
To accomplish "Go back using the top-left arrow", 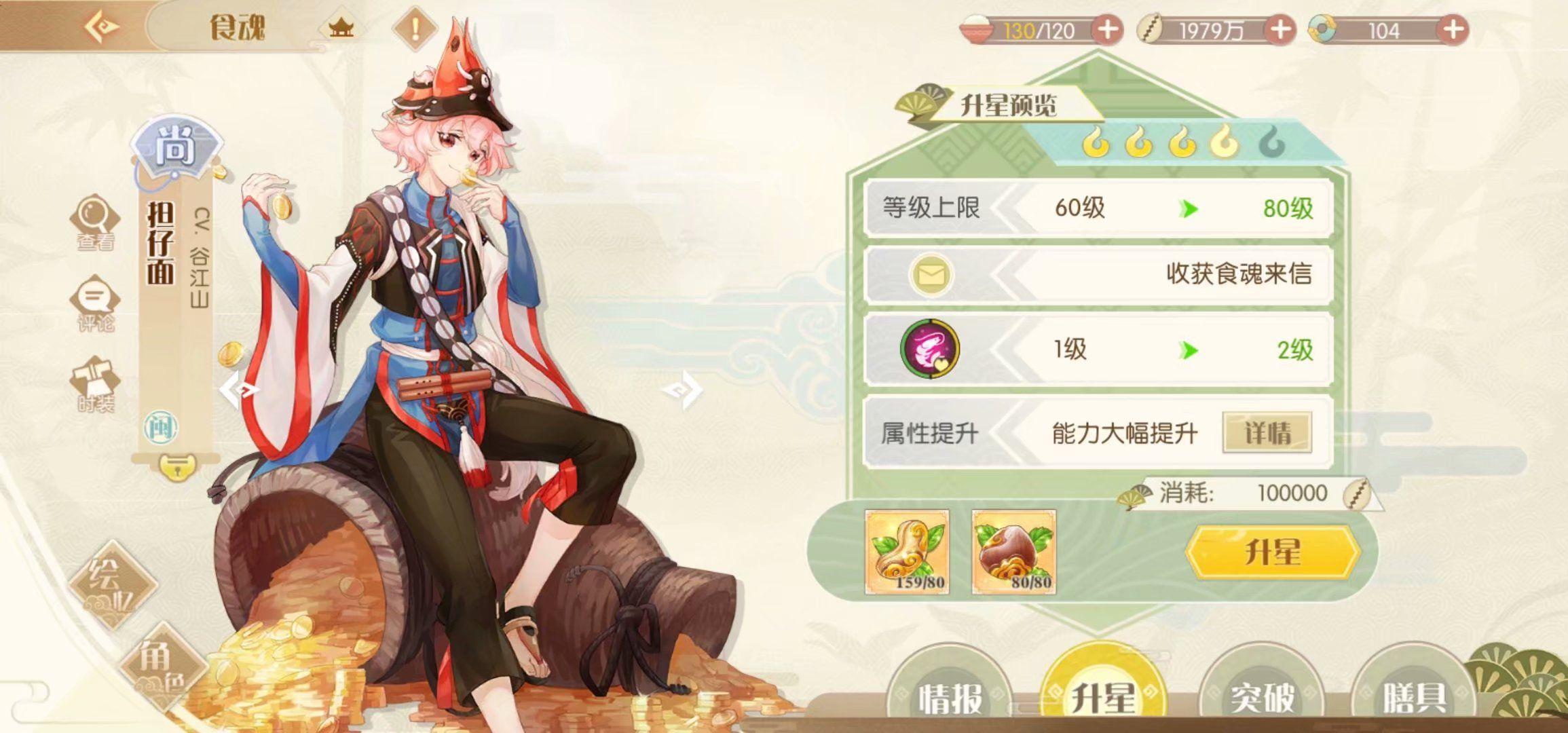I will click(x=102, y=28).
